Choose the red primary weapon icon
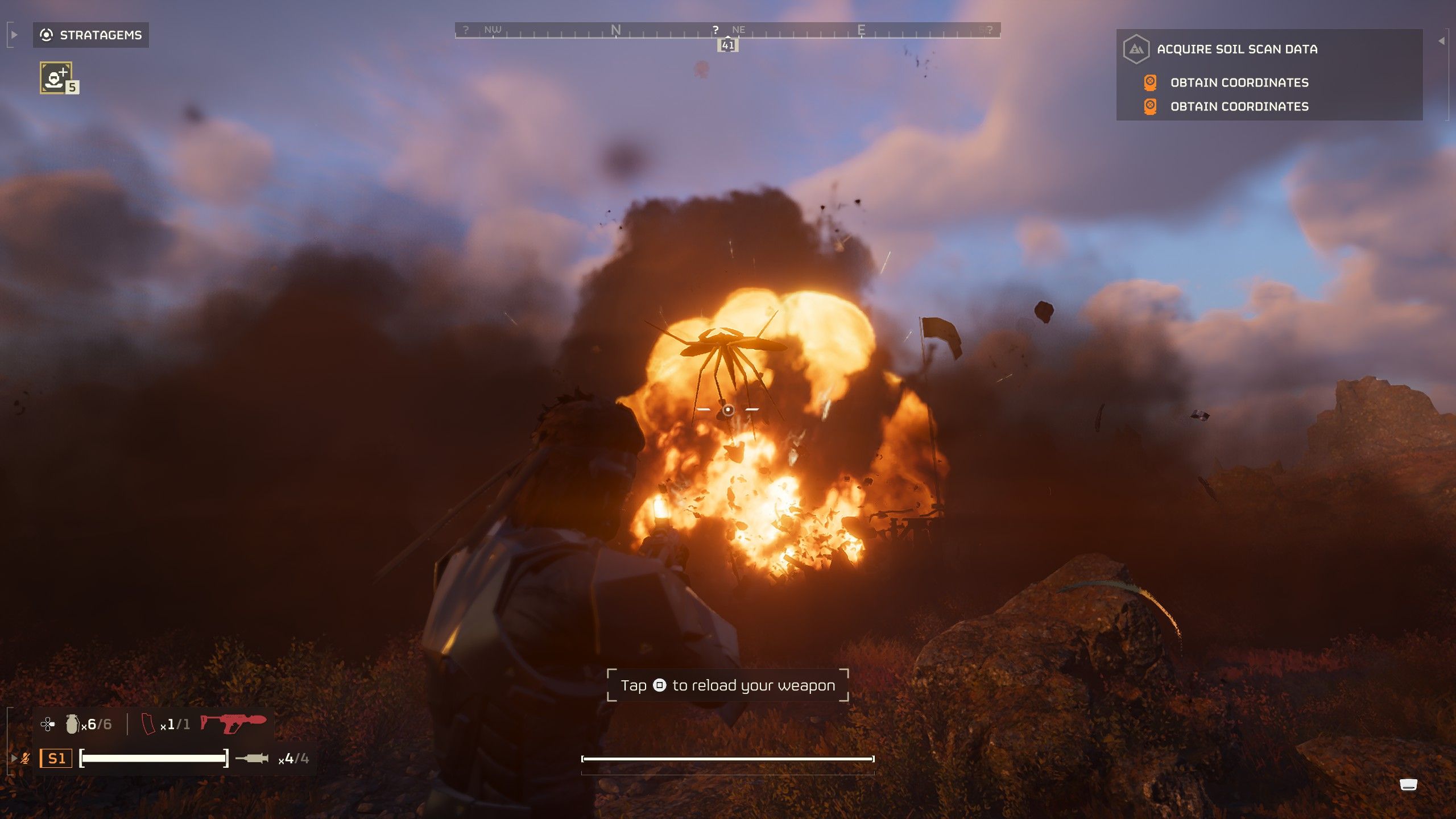The width and height of the screenshot is (1456, 819). pos(233,723)
